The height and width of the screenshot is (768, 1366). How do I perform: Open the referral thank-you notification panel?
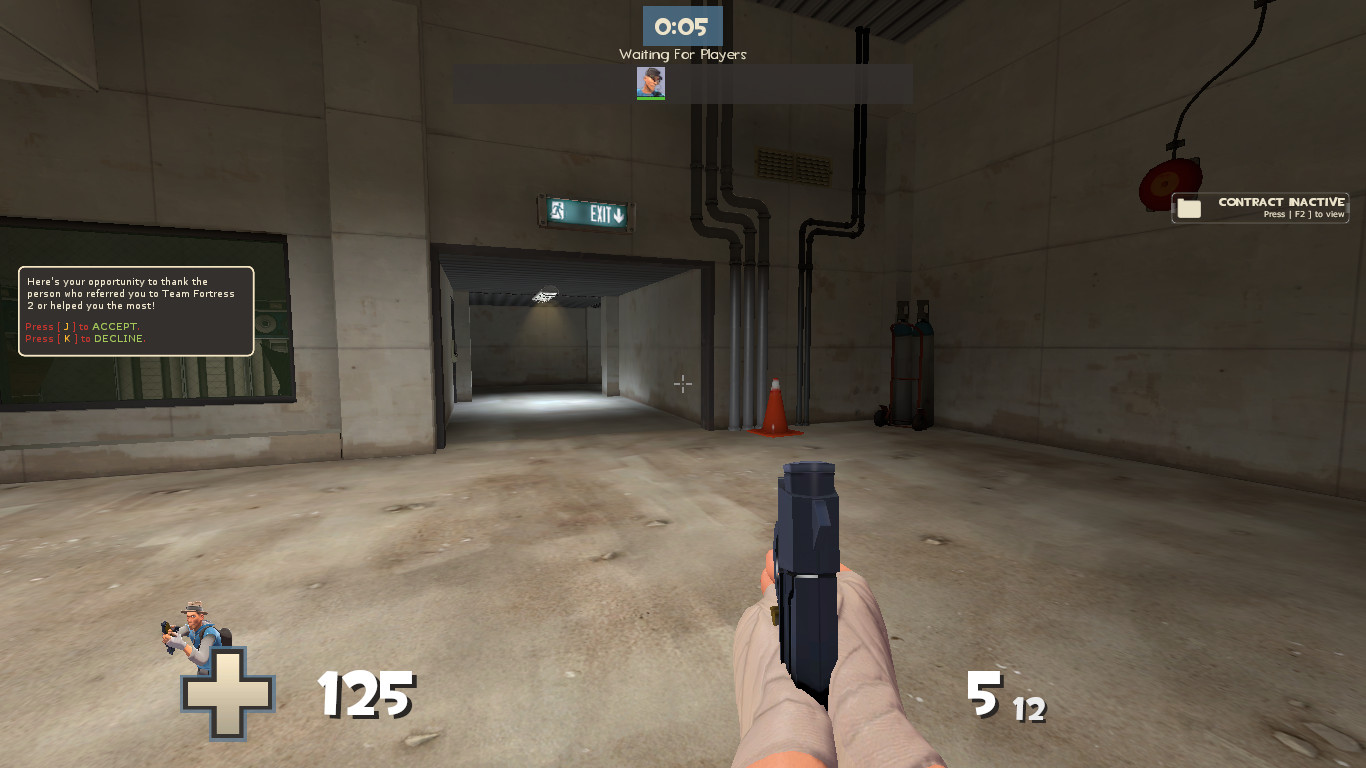pos(135,311)
